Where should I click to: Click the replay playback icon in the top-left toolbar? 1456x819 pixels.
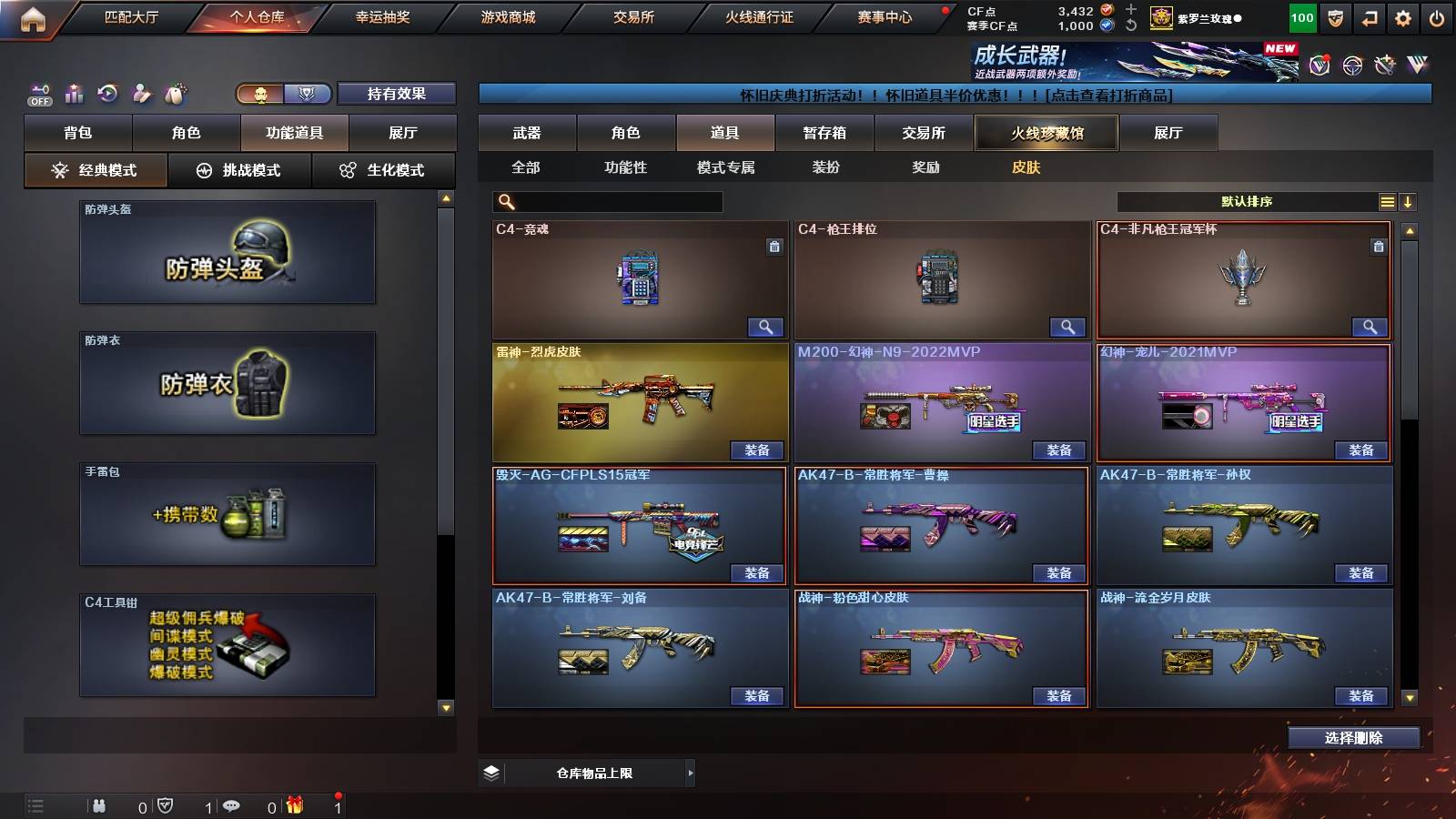tap(106, 92)
